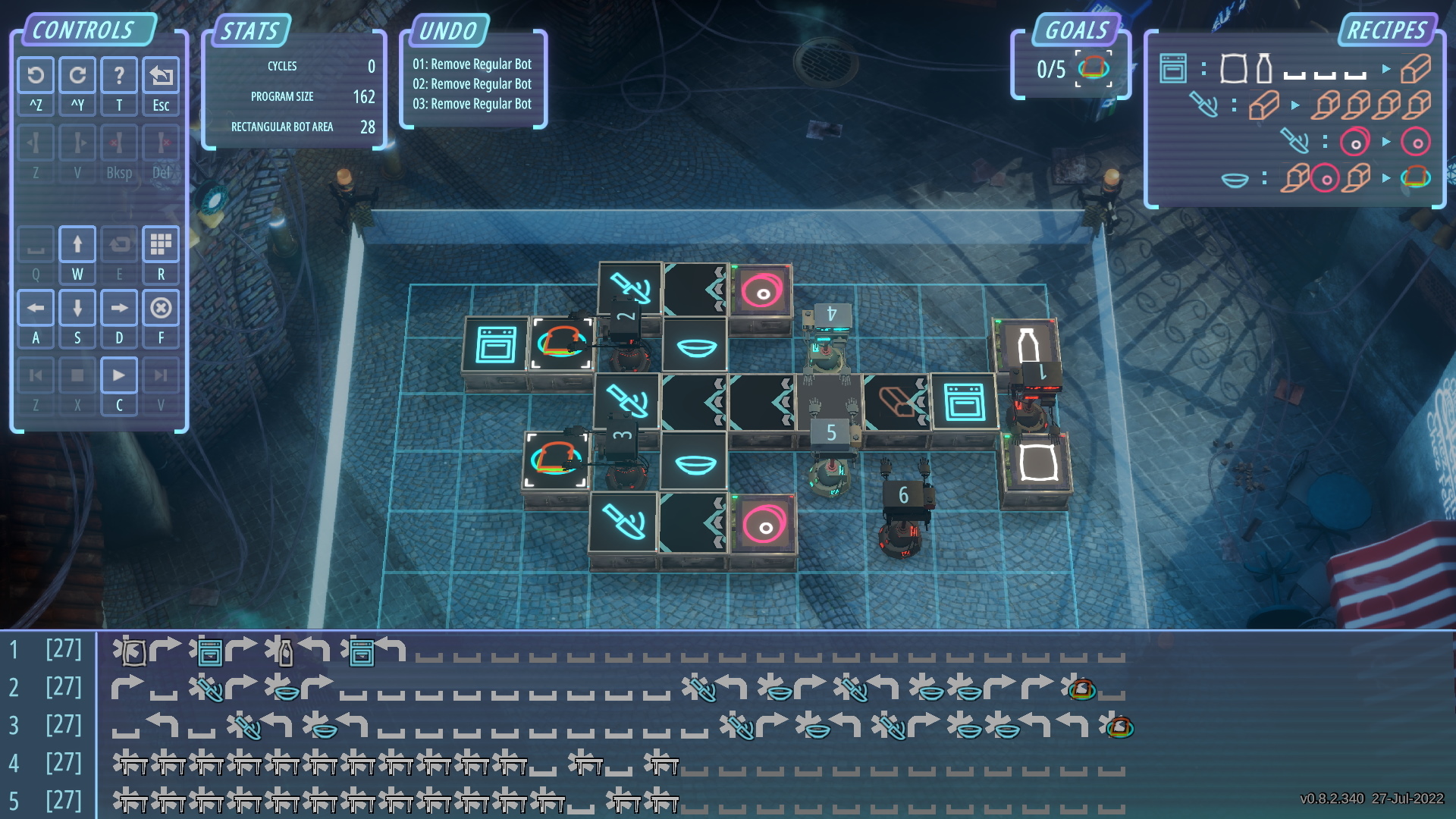This screenshot has width=1456, height=819.
Task: Click the Redo (^Y) icon in Controls
Action: tap(77, 75)
